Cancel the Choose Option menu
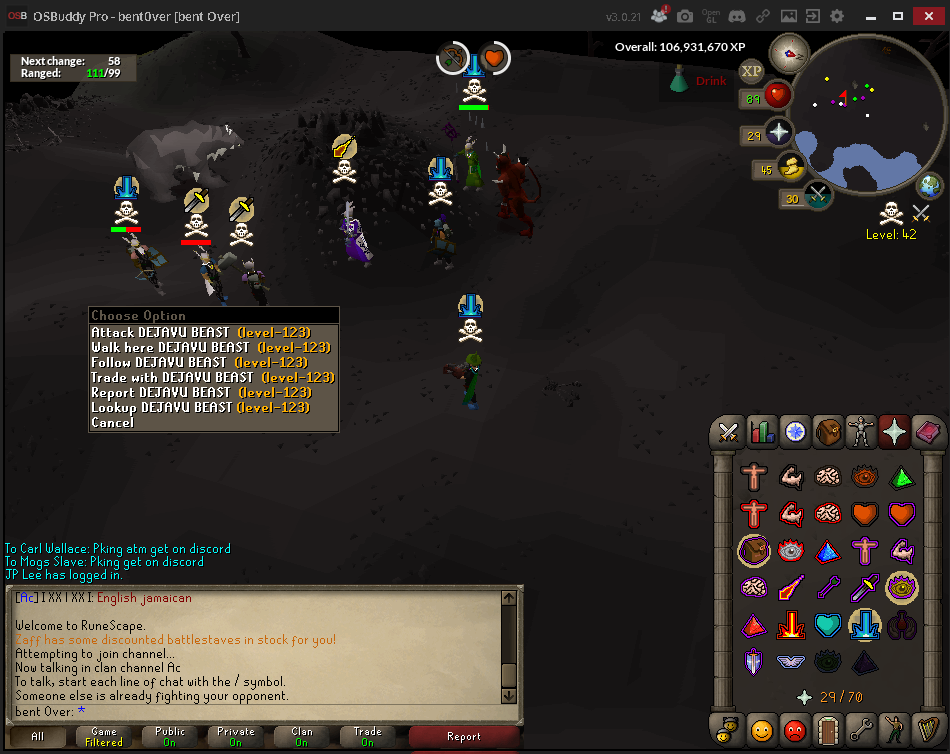The width and height of the screenshot is (950, 754). 113,422
